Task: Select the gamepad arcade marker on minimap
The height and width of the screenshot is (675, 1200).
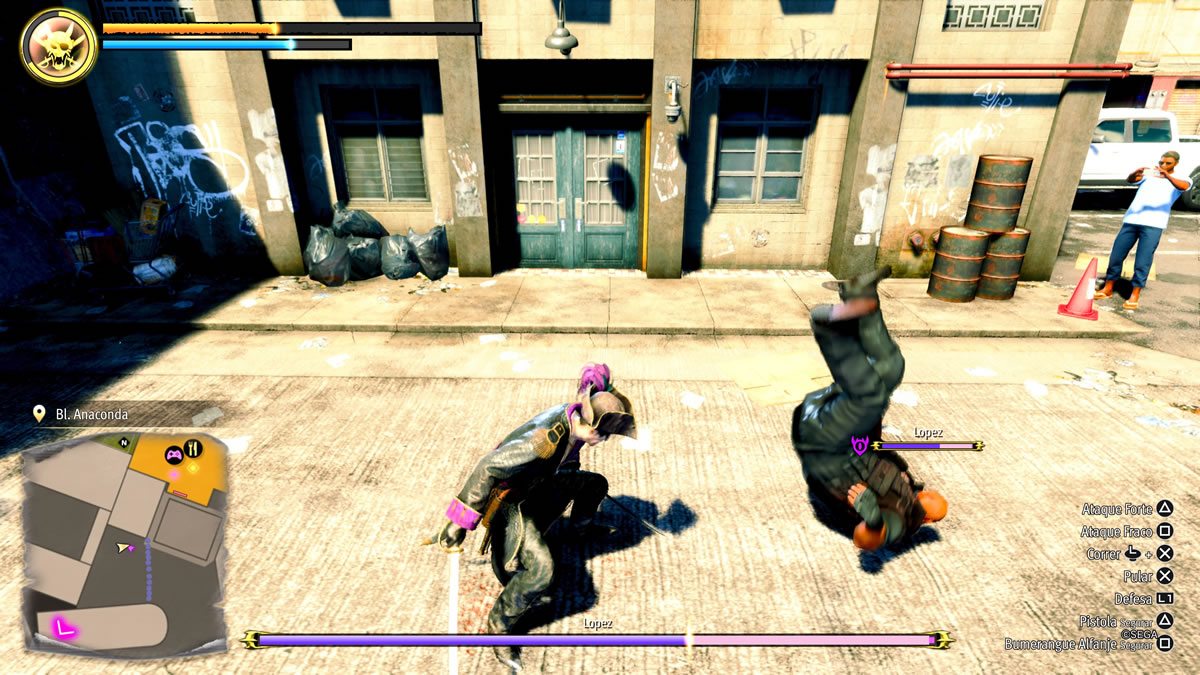Action: (x=173, y=454)
